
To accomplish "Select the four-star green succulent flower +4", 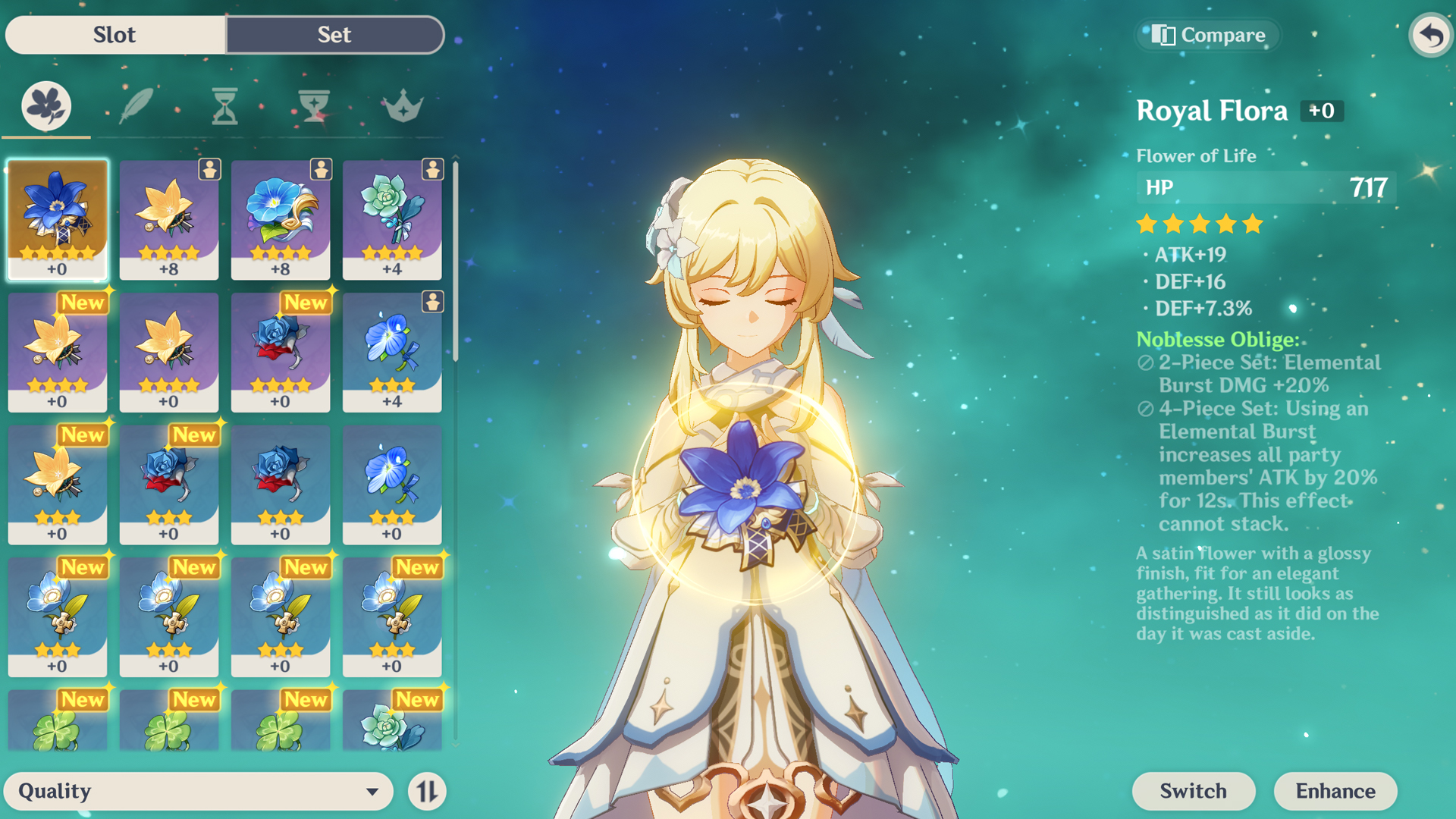I will [392, 219].
